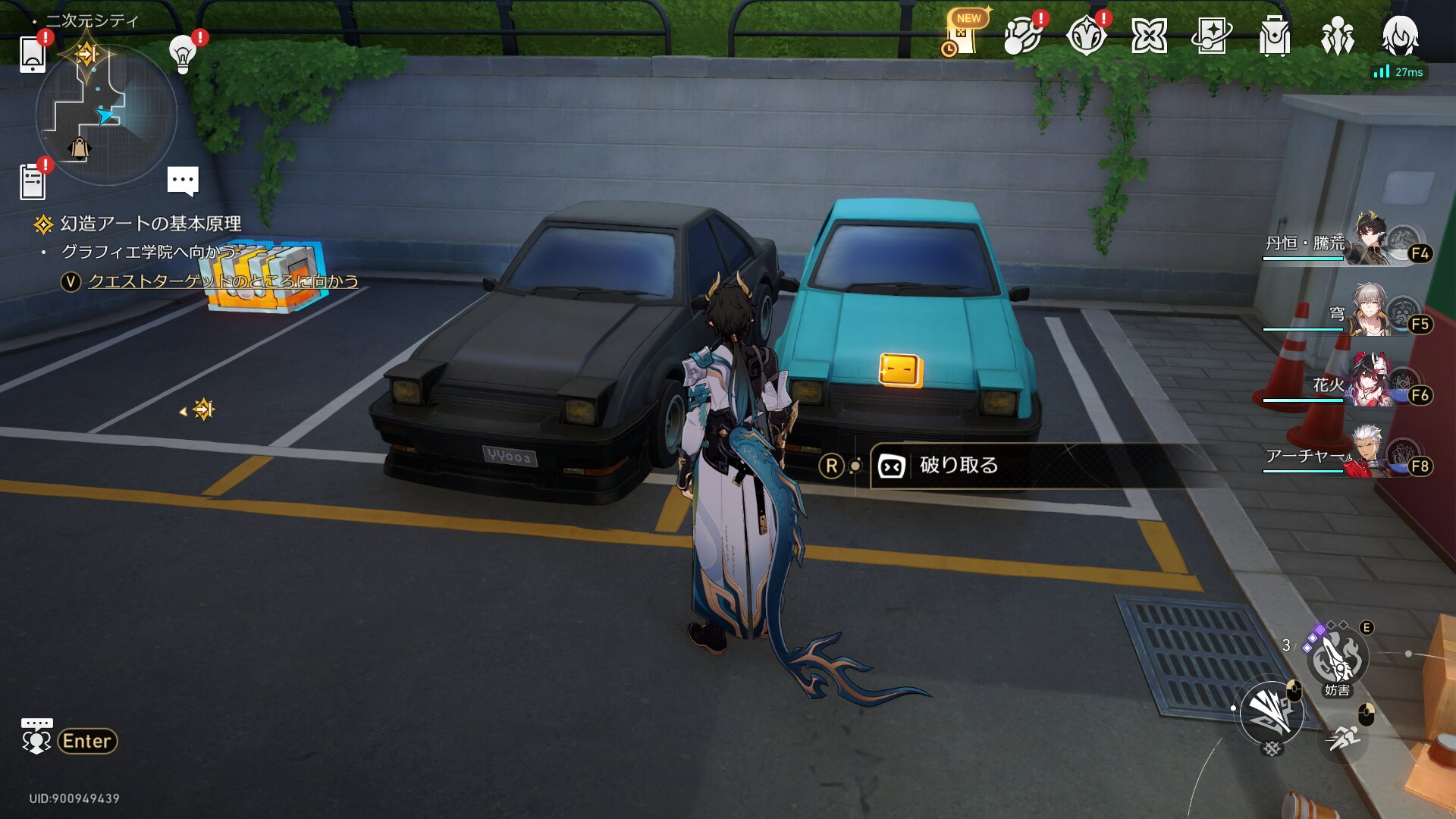The height and width of the screenshot is (819, 1456).
Task: Open the badge icon with red alert
Action: pos(1085,36)
